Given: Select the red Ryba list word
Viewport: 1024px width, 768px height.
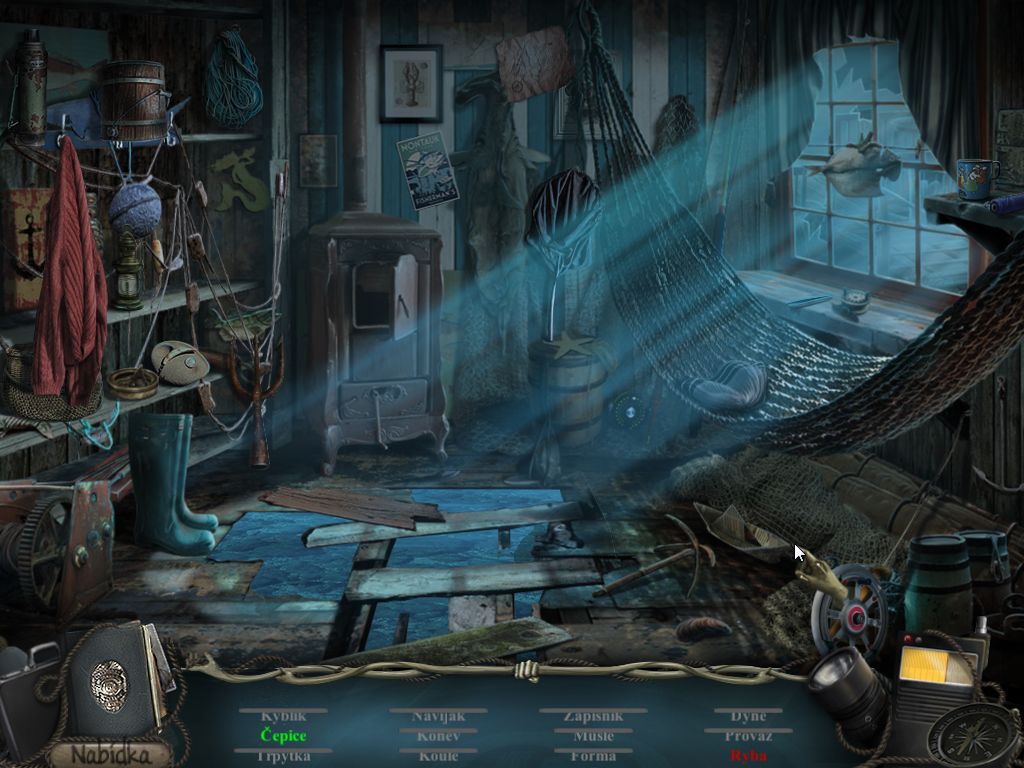Looking at the screenshot, I should pos(748,756).
